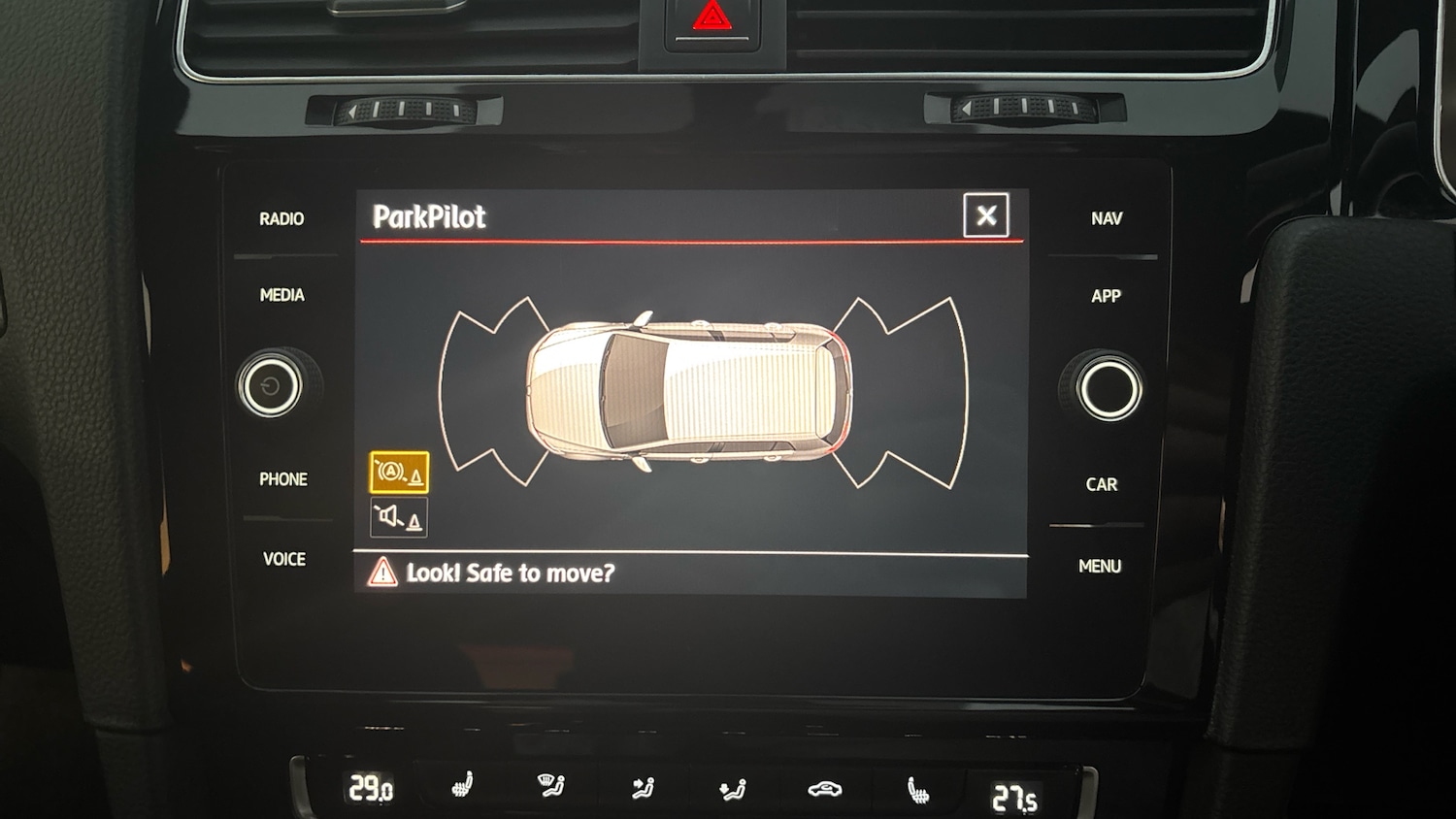Show the main MENU
Screen dimensions: 1456x819
pyautogui.click(x=1100, y=566)
